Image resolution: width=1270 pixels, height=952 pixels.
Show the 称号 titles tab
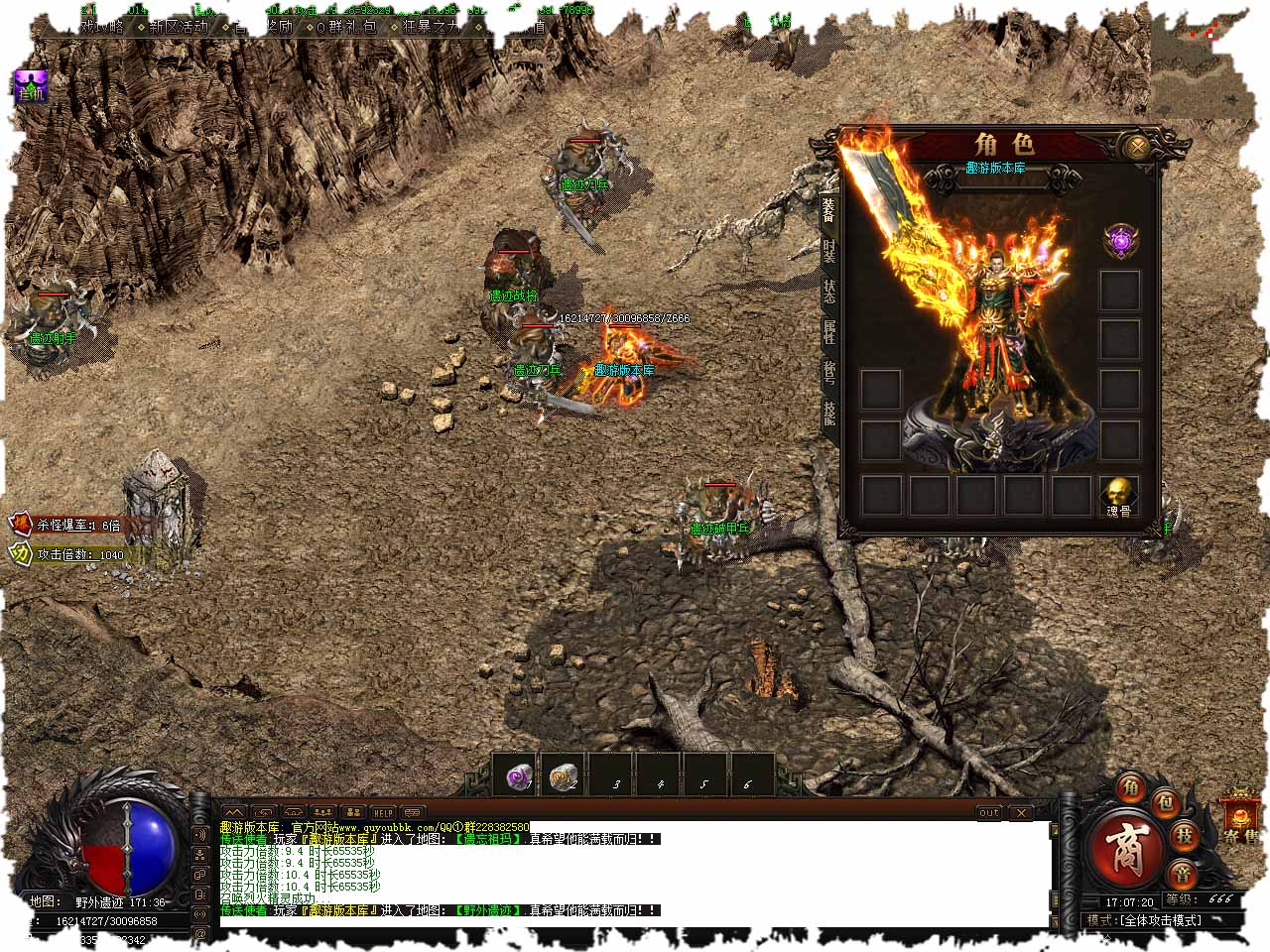click(x=828, y=370)
